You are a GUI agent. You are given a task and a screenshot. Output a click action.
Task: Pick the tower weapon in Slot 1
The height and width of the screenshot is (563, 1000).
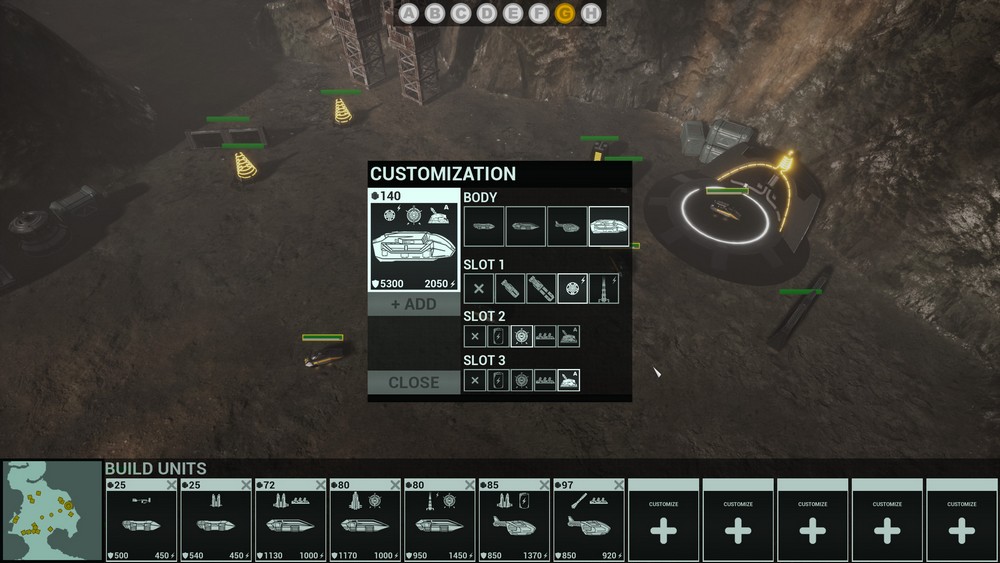[603, 289]
